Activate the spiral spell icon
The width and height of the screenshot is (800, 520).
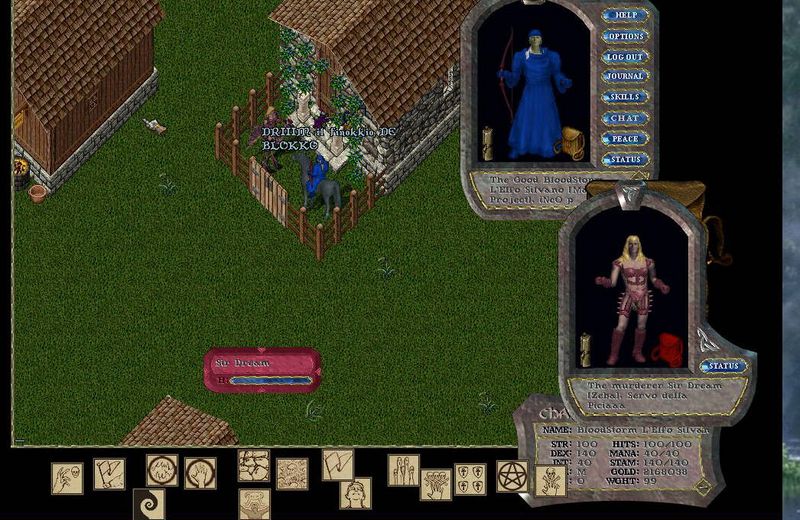149,504
